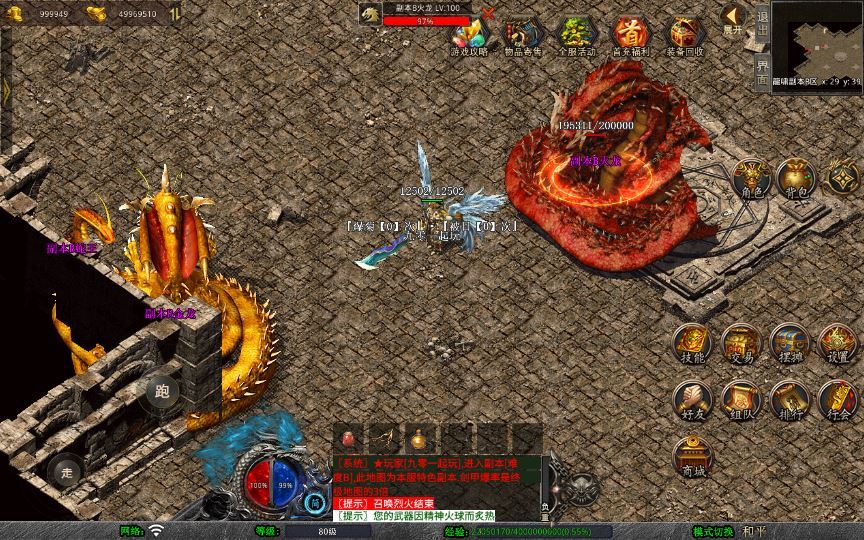Open the 商城 shop
The height and width of the screenshot is (540, 864).
(691, 457)
